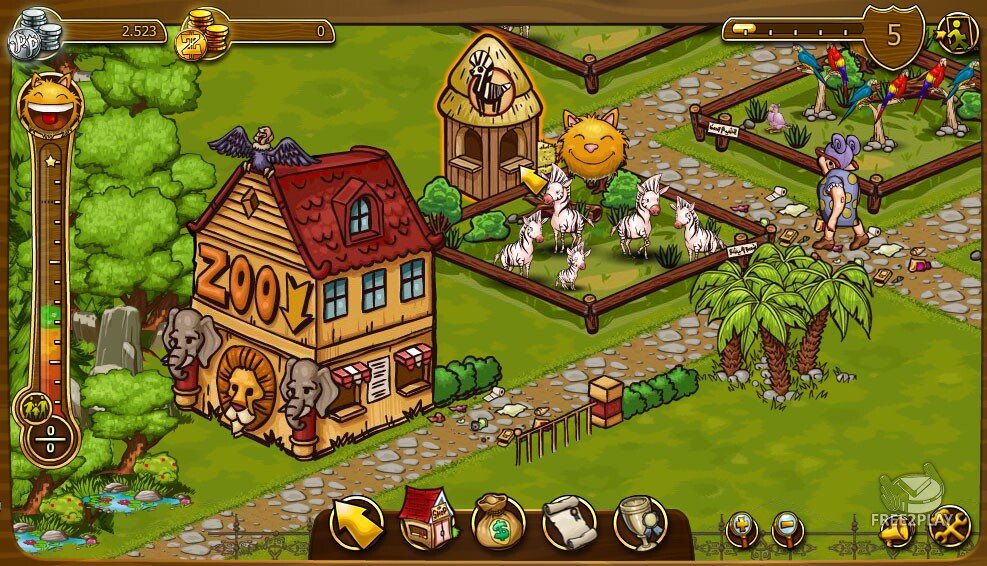987x566 pixels.
Task: Open the dollar money bag menu
Action: point(498,521)
